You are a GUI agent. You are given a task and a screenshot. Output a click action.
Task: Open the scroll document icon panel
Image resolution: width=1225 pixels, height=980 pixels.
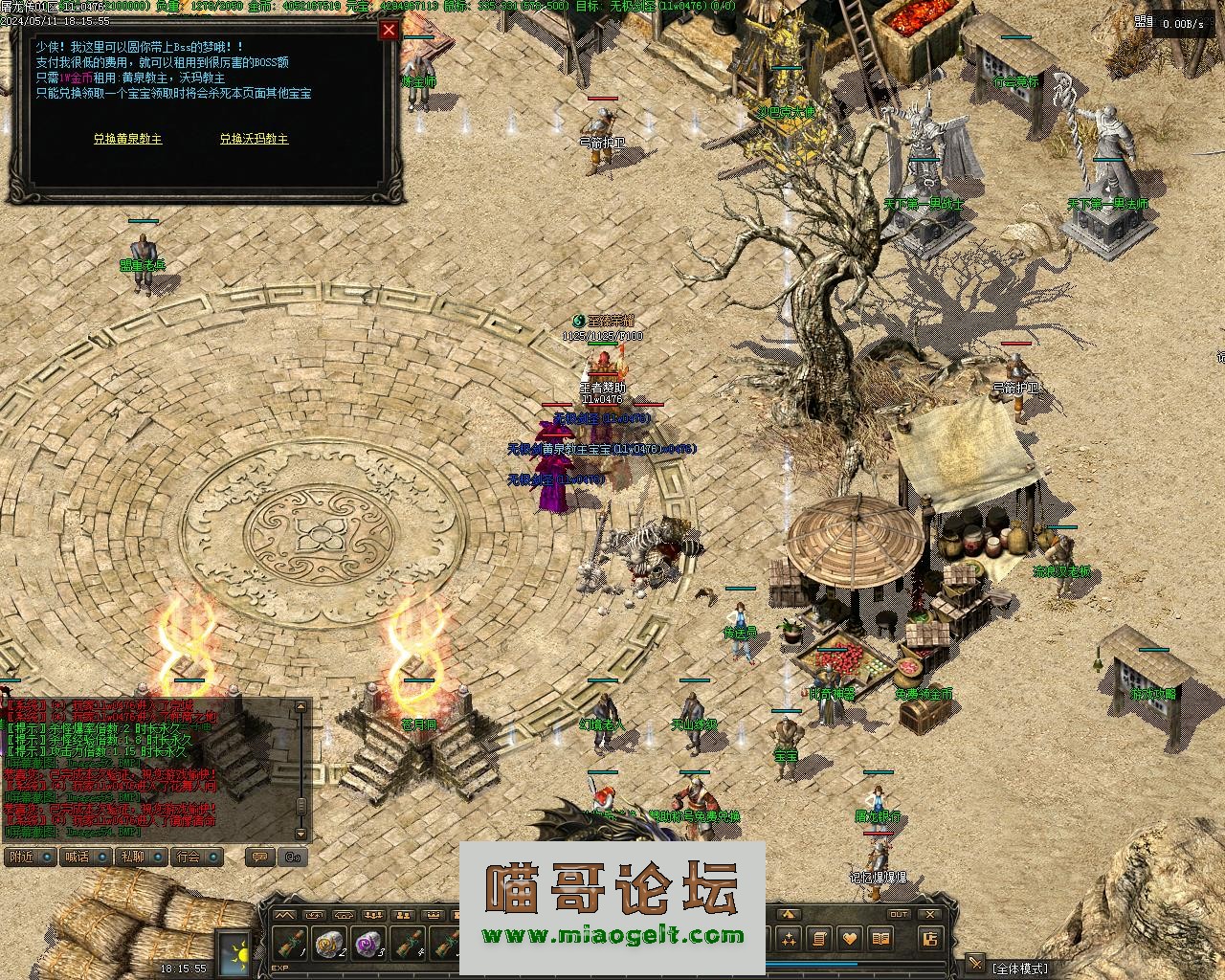pos(819,939)
